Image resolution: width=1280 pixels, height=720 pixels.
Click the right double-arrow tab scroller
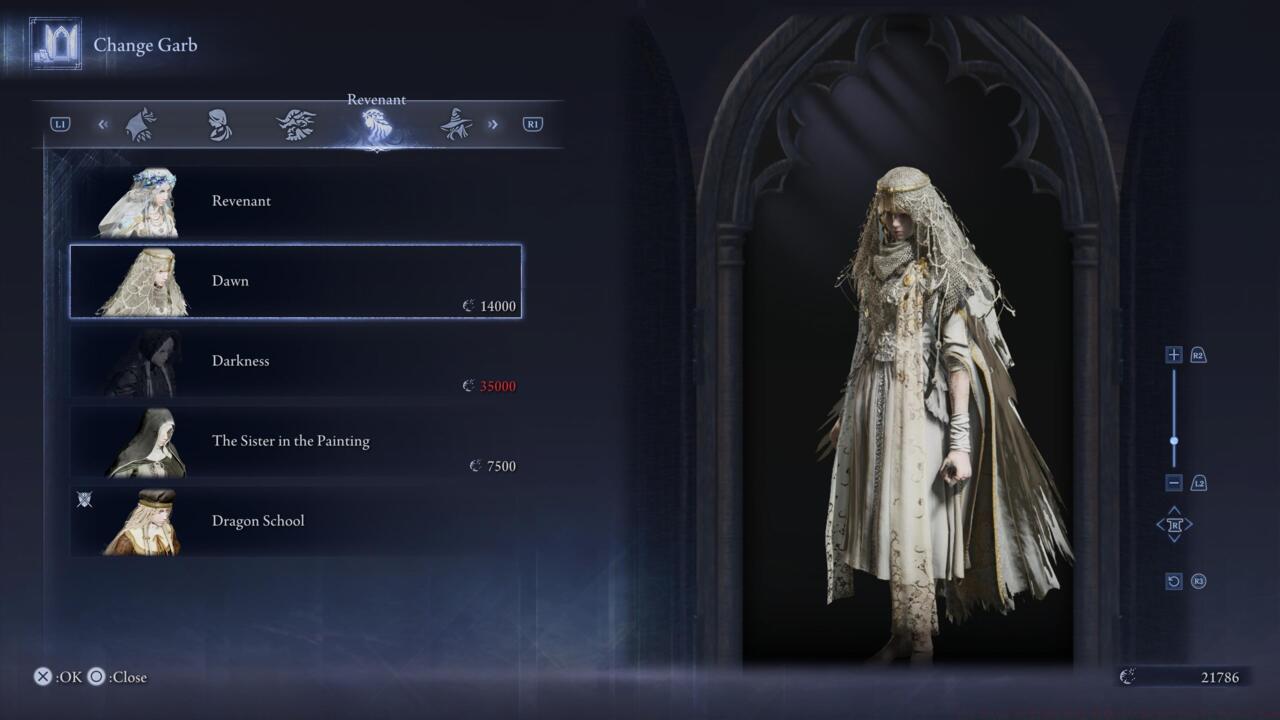point(492,125)
